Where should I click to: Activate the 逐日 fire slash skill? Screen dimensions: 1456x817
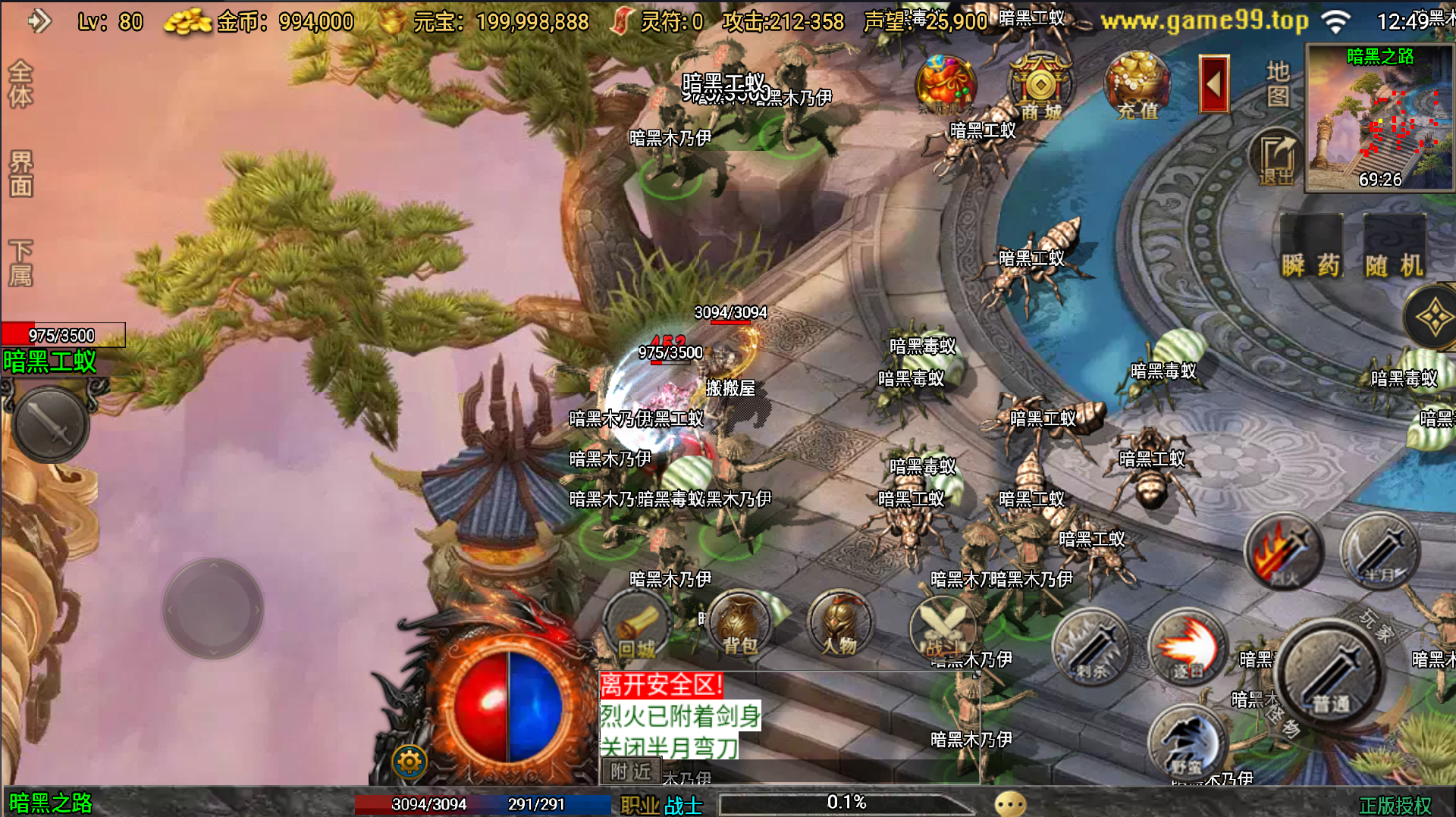[x=1187, y=646]
